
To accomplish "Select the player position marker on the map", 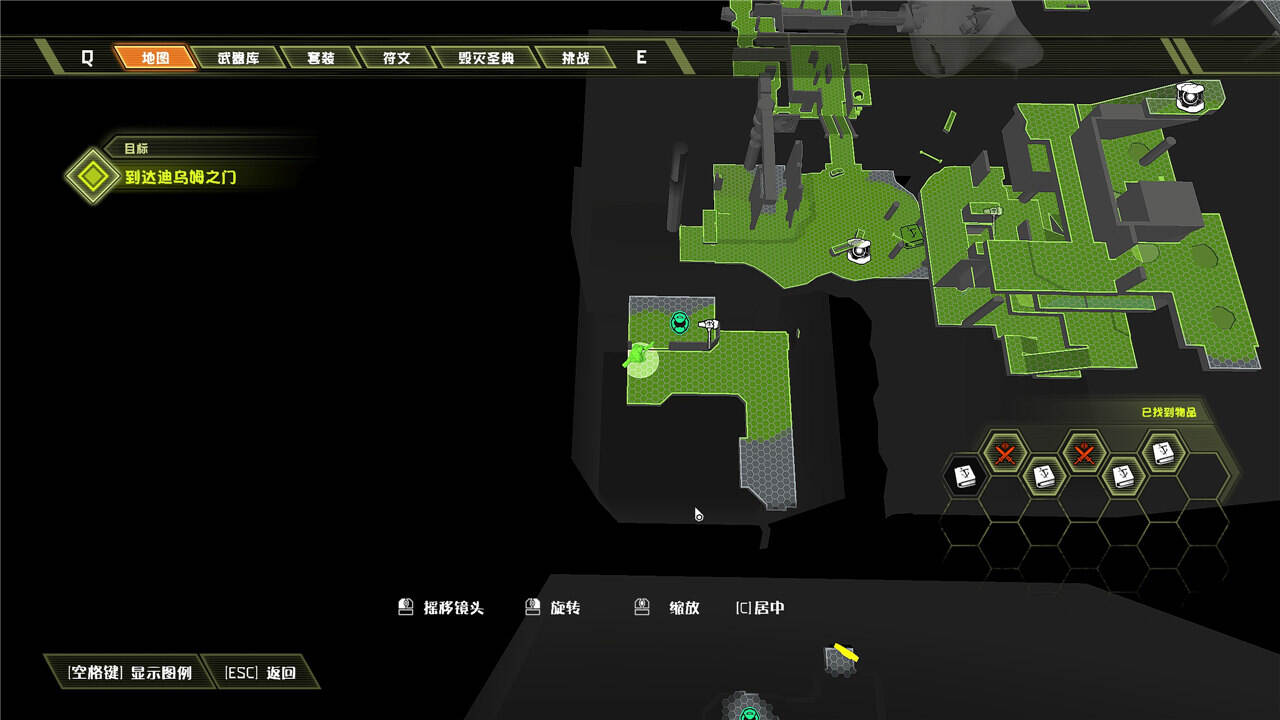I will pos(638,356).
